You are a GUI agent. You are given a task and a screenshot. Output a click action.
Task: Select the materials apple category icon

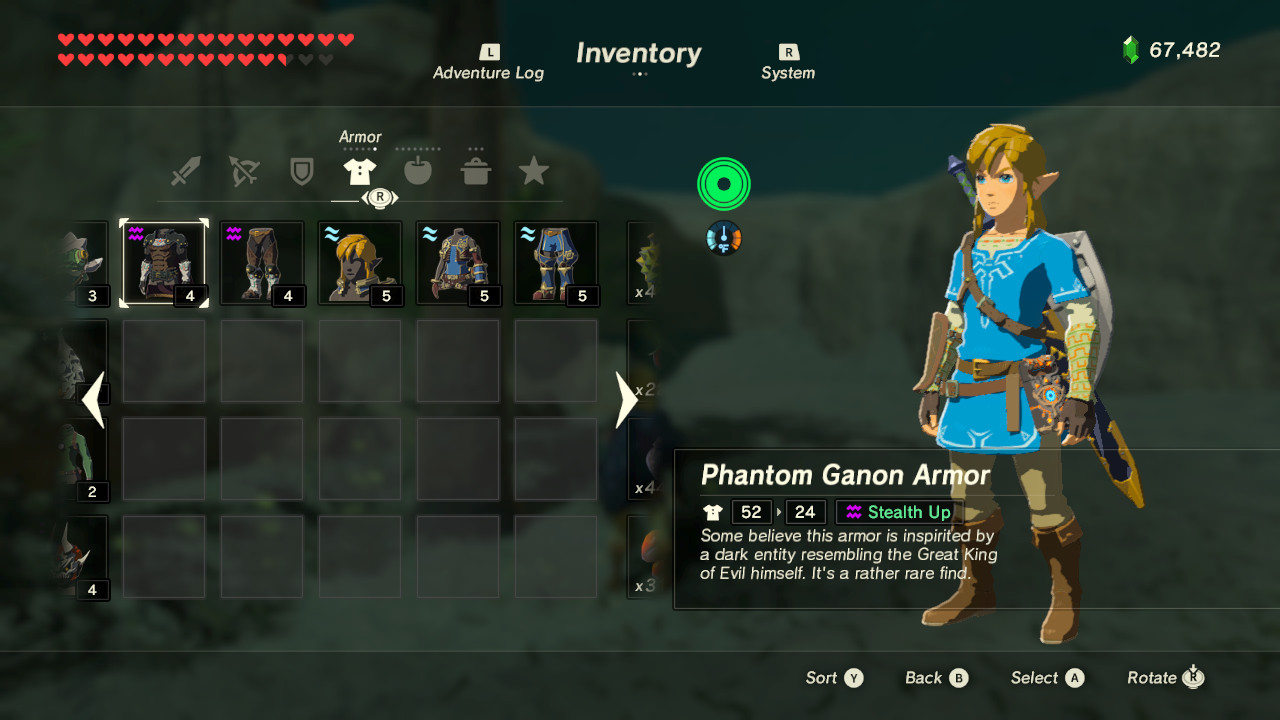point(418,170)
